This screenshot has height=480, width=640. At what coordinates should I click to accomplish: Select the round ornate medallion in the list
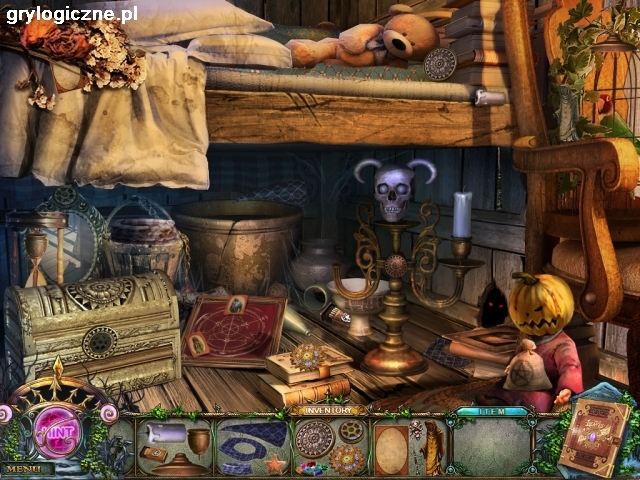312,438
